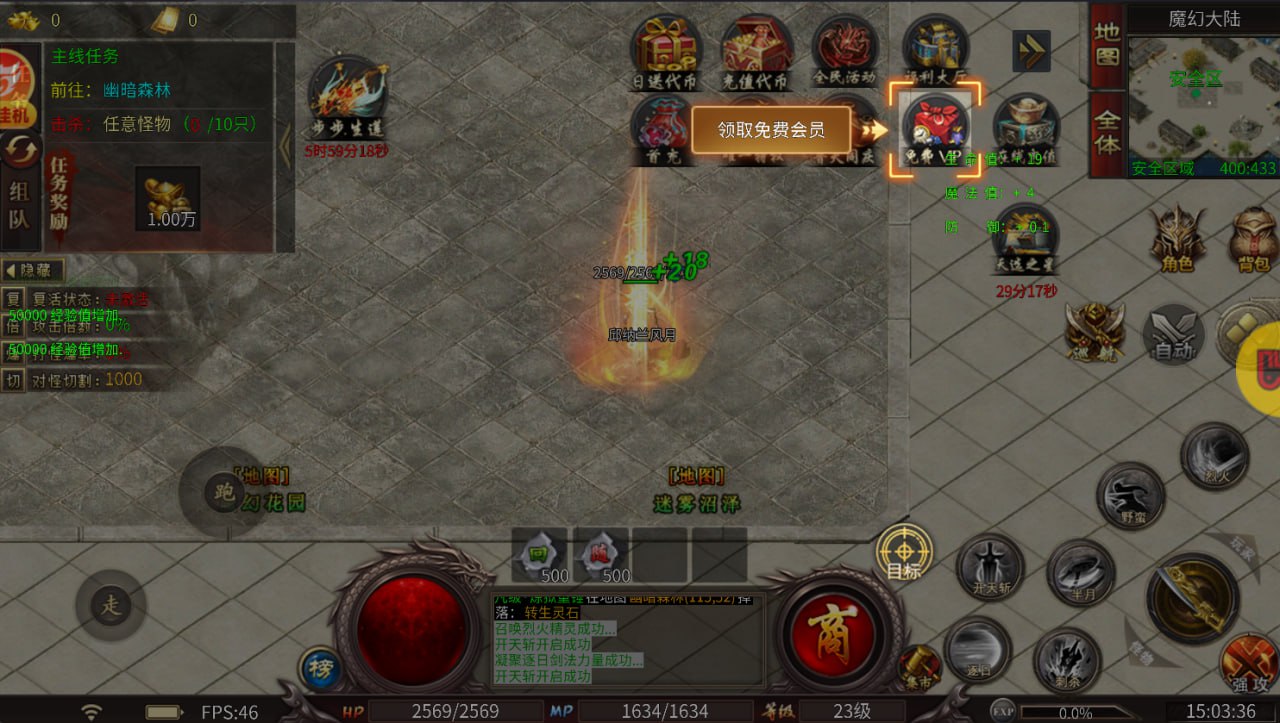
Task: Use the 野蛮 charge skill
Action: (x=1131, y=496)
